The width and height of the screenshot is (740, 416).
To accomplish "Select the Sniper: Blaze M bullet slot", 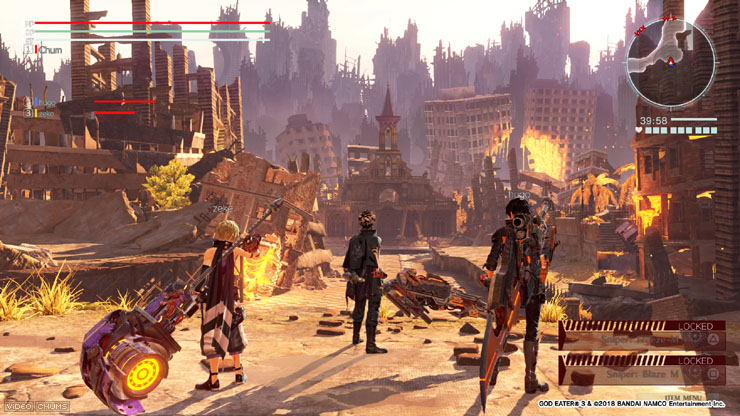I will tap(642, 374).
